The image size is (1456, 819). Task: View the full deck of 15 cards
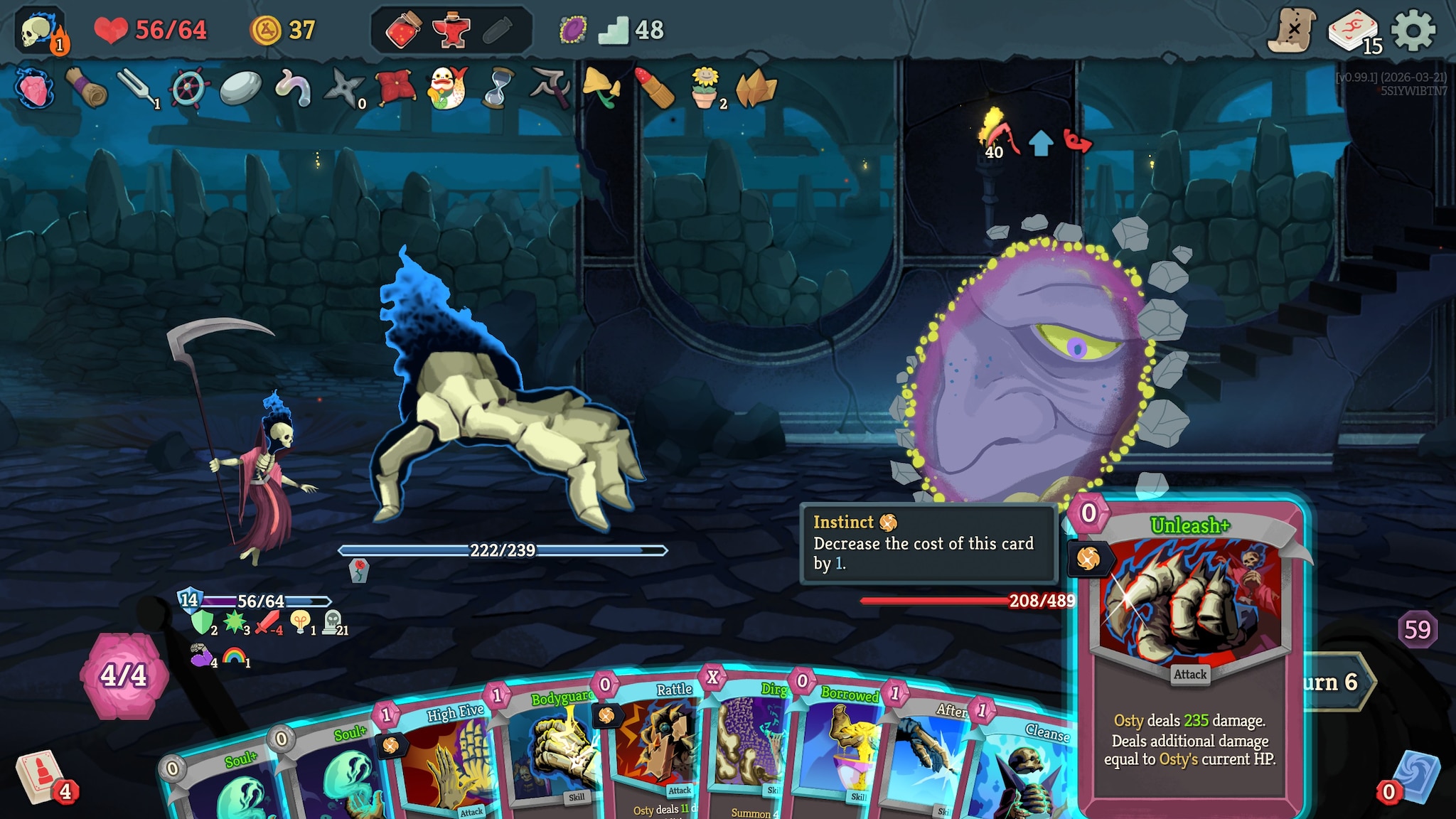point(1352,31)
